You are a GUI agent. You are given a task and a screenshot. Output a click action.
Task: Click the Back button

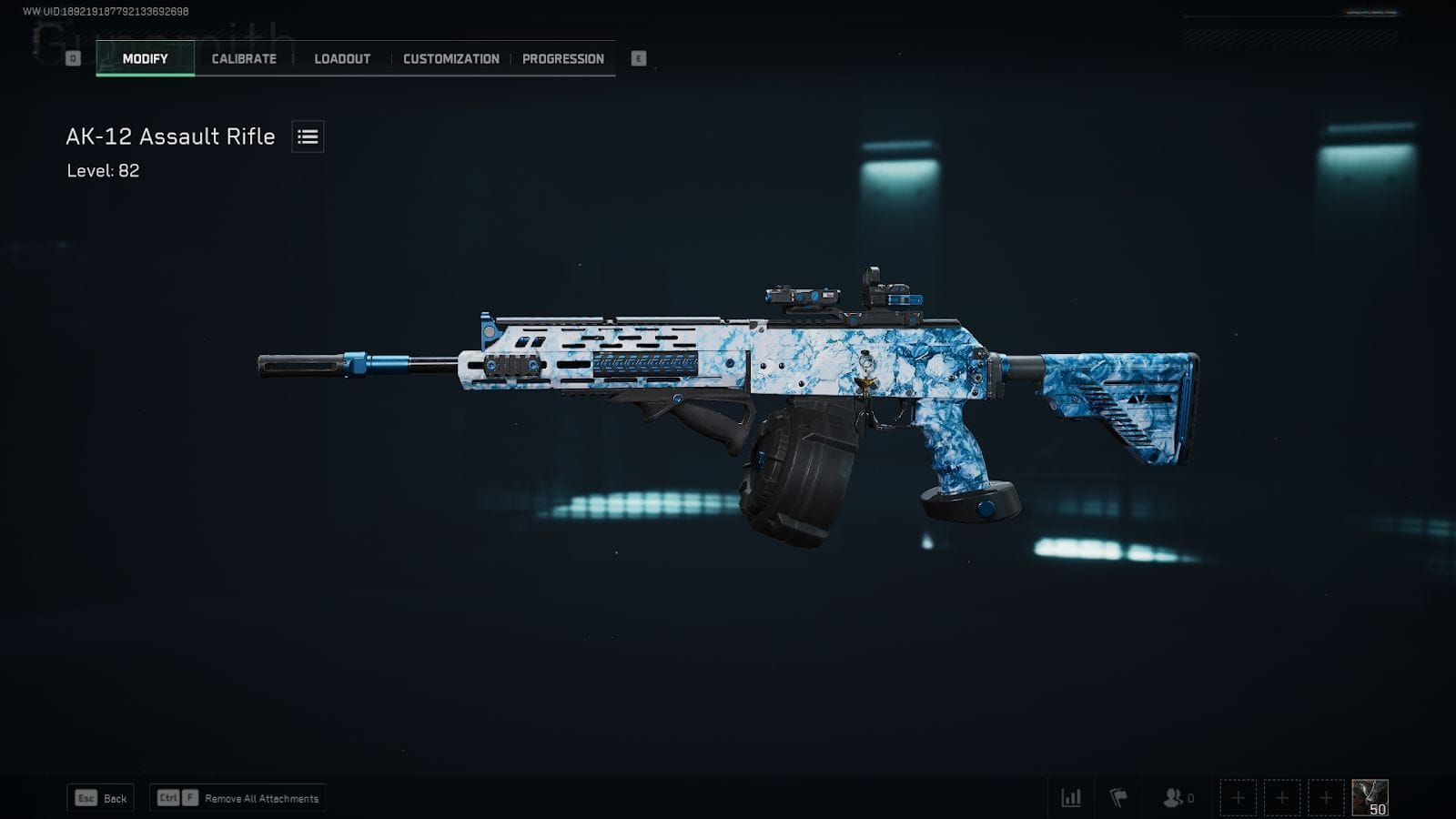pos(99,797)
